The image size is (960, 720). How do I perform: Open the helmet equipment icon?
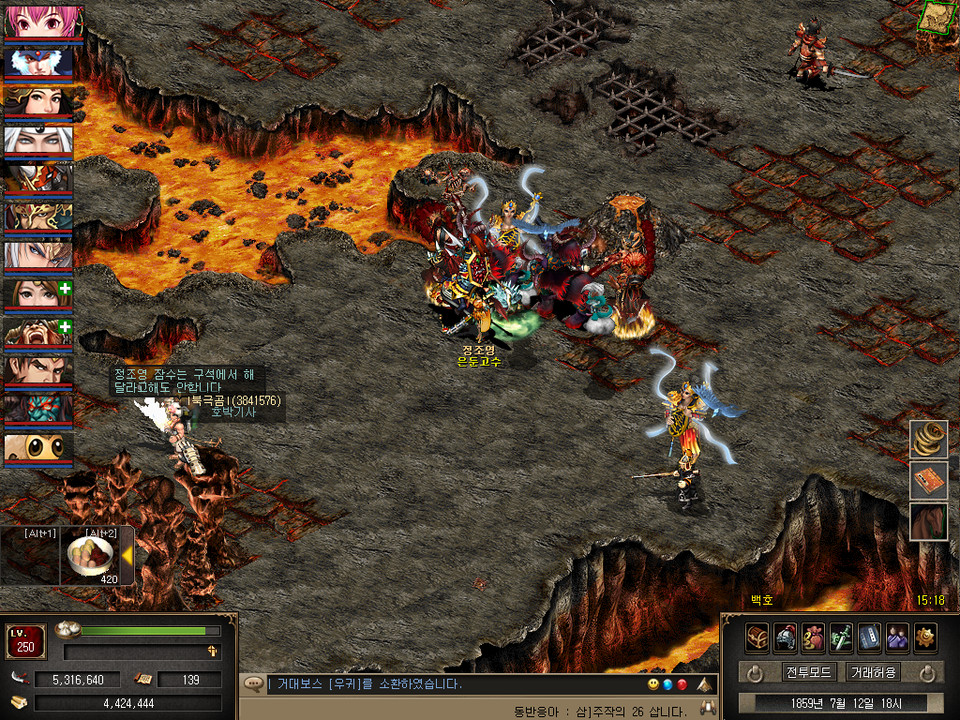pos(785,637)
